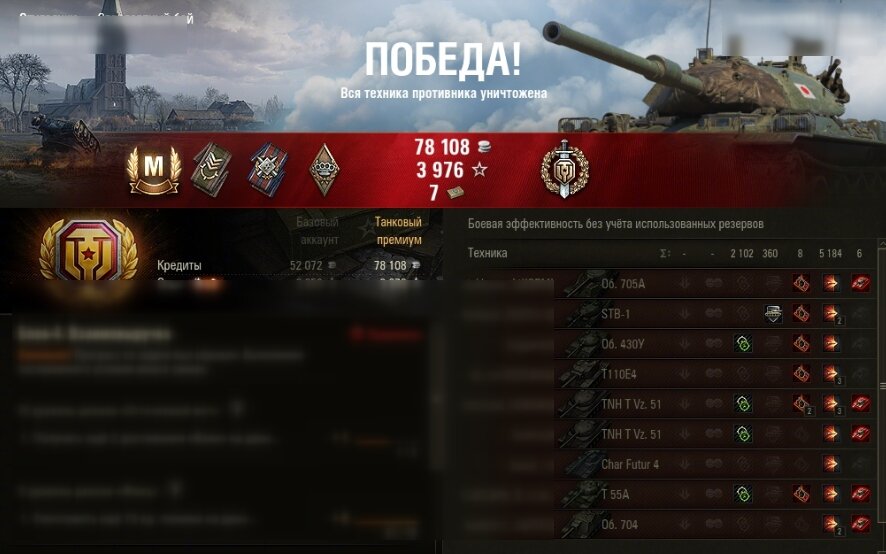Open the blue-and-red crossed medal details
The width and height of the screenshot is (886, 554).
tap(268, 168)
